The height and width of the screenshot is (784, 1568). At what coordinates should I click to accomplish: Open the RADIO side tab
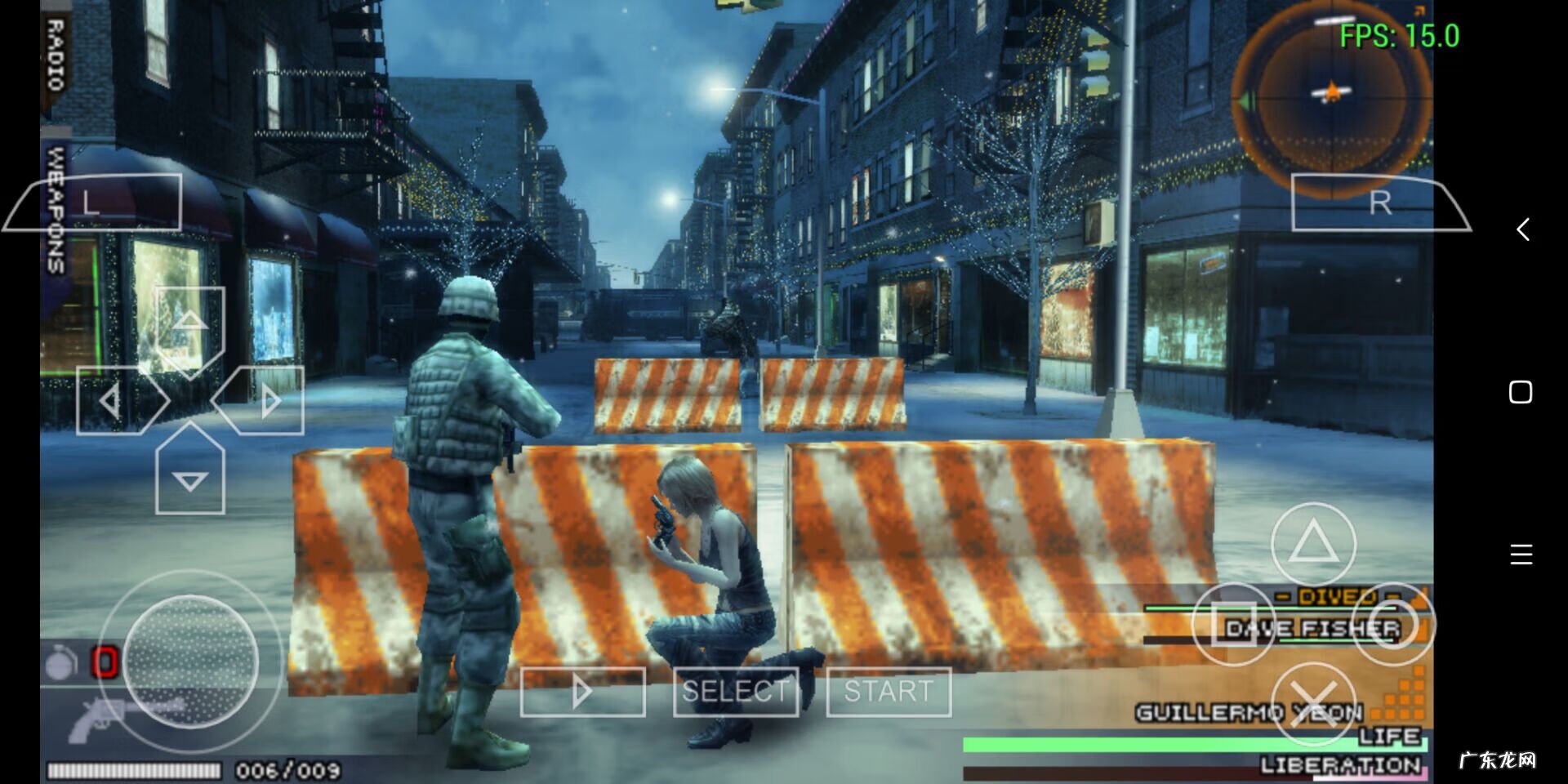[55, 56]
